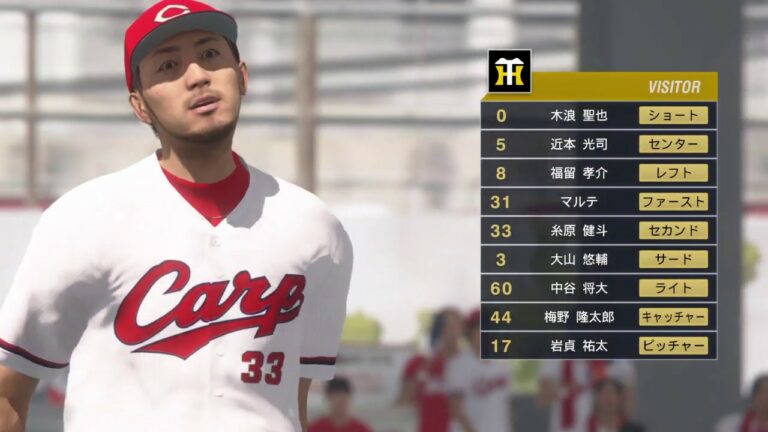Image resolution: width=768 pixels, height=432 pixels.
Task: Pick catcher 梅野 隆太郎 from the lineup
Action: [x=598, y=317]
